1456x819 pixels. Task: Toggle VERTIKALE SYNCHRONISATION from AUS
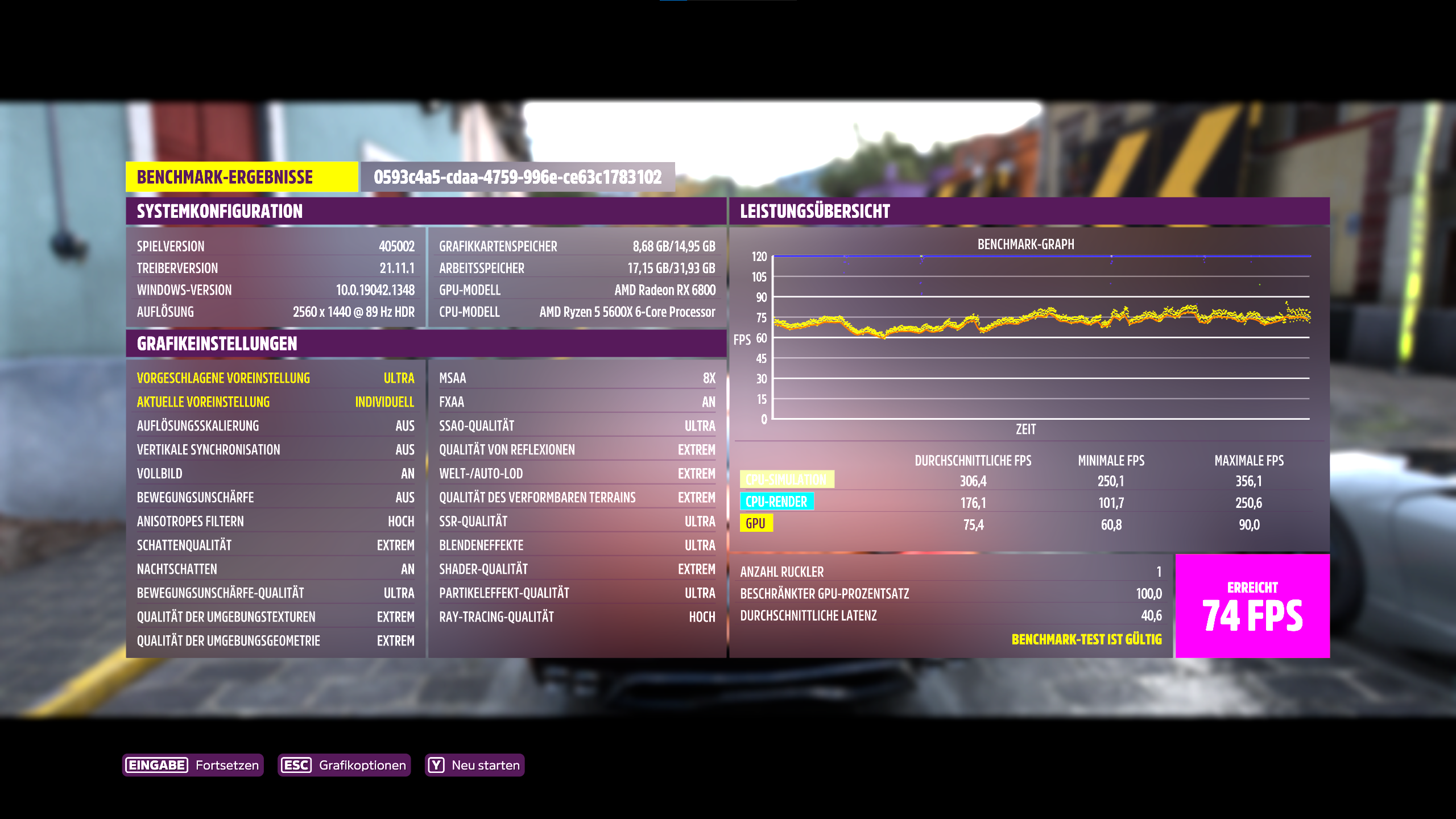(x=276, y=449)
